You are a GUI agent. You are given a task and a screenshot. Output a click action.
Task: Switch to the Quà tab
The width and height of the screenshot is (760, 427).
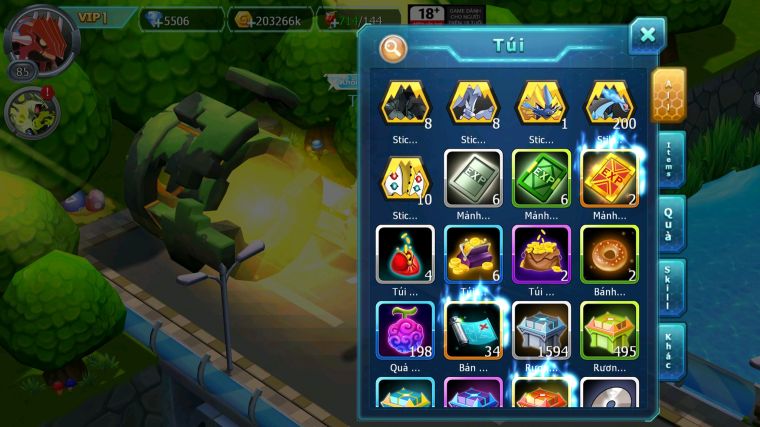pyautogui.click(x=670, y=223)
